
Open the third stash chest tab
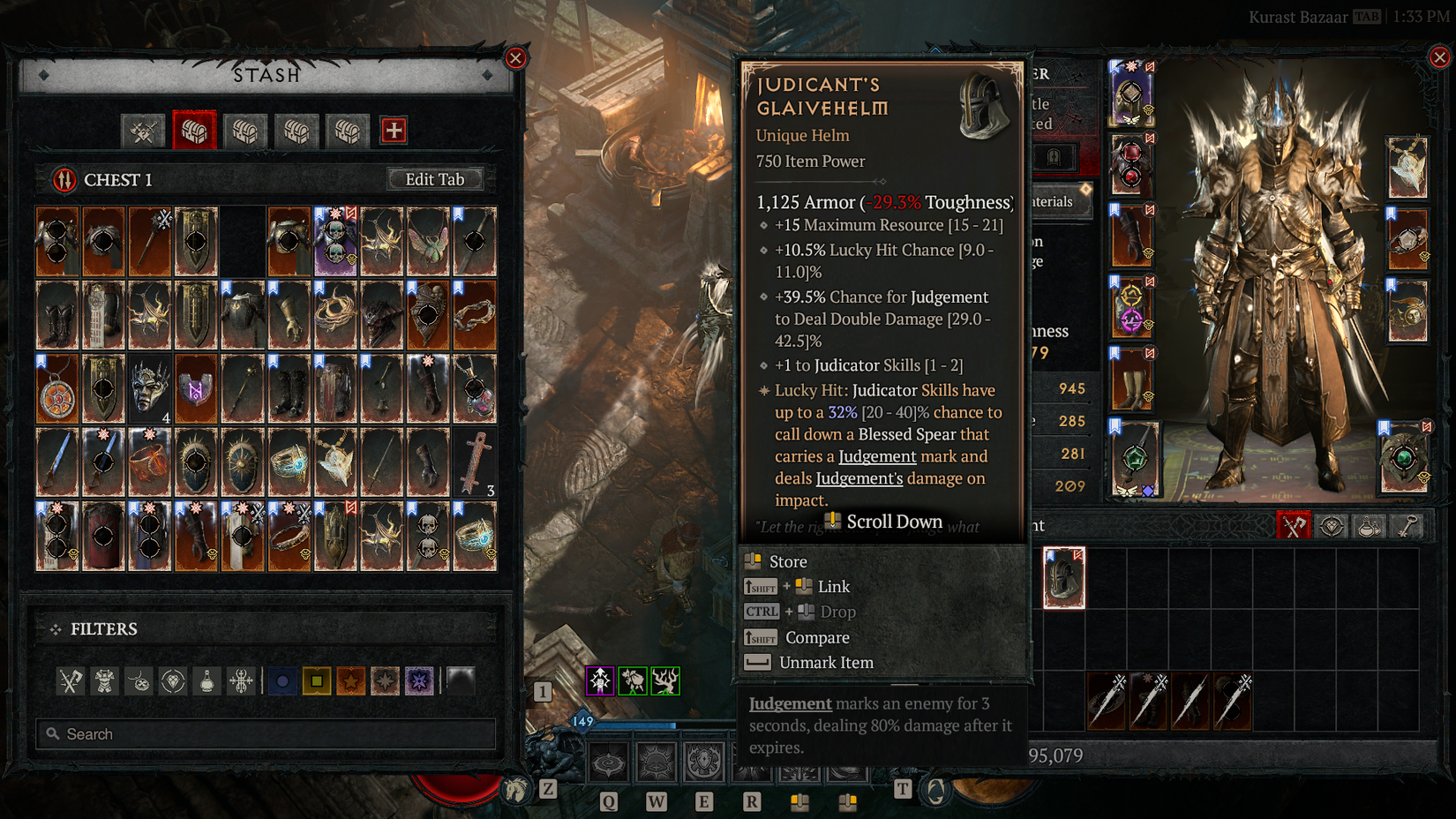pyautogui.click(x=296, y=130)
